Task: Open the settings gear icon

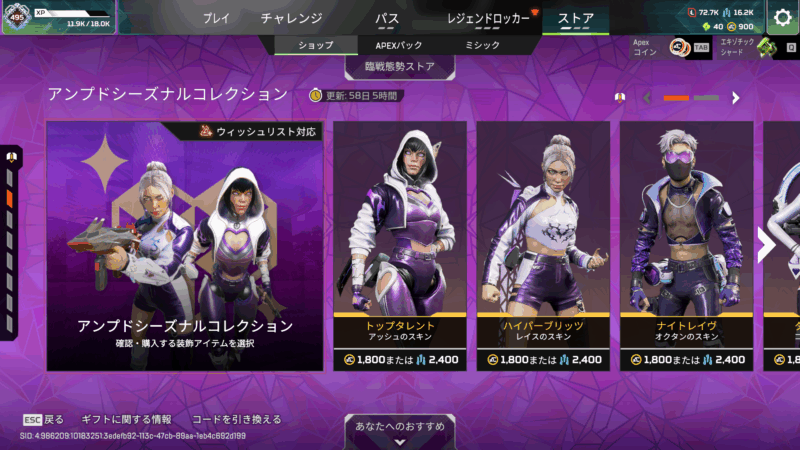Action: (783, 17)
